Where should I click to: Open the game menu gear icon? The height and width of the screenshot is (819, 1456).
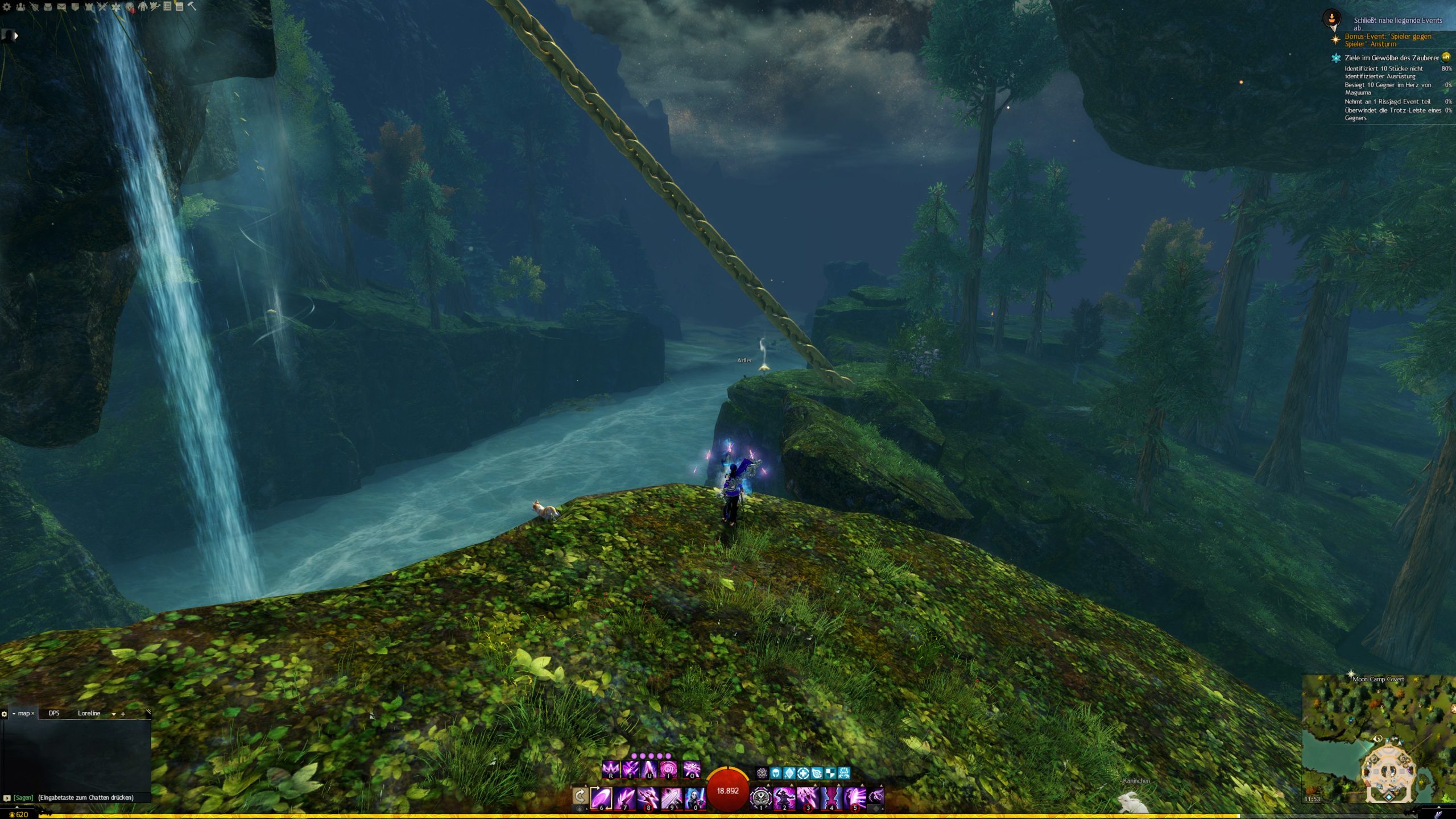pos(7,7)
